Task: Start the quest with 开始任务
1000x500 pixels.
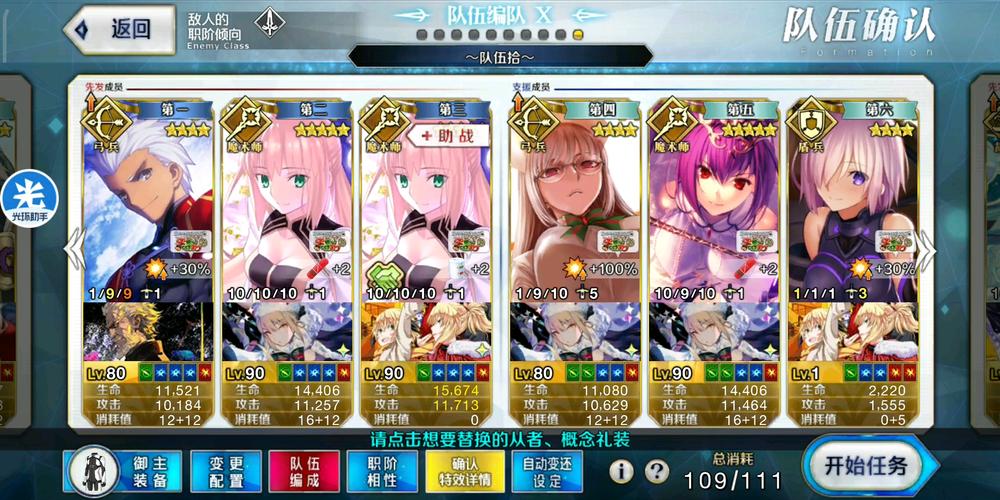Action: click(x=866, y=466)
